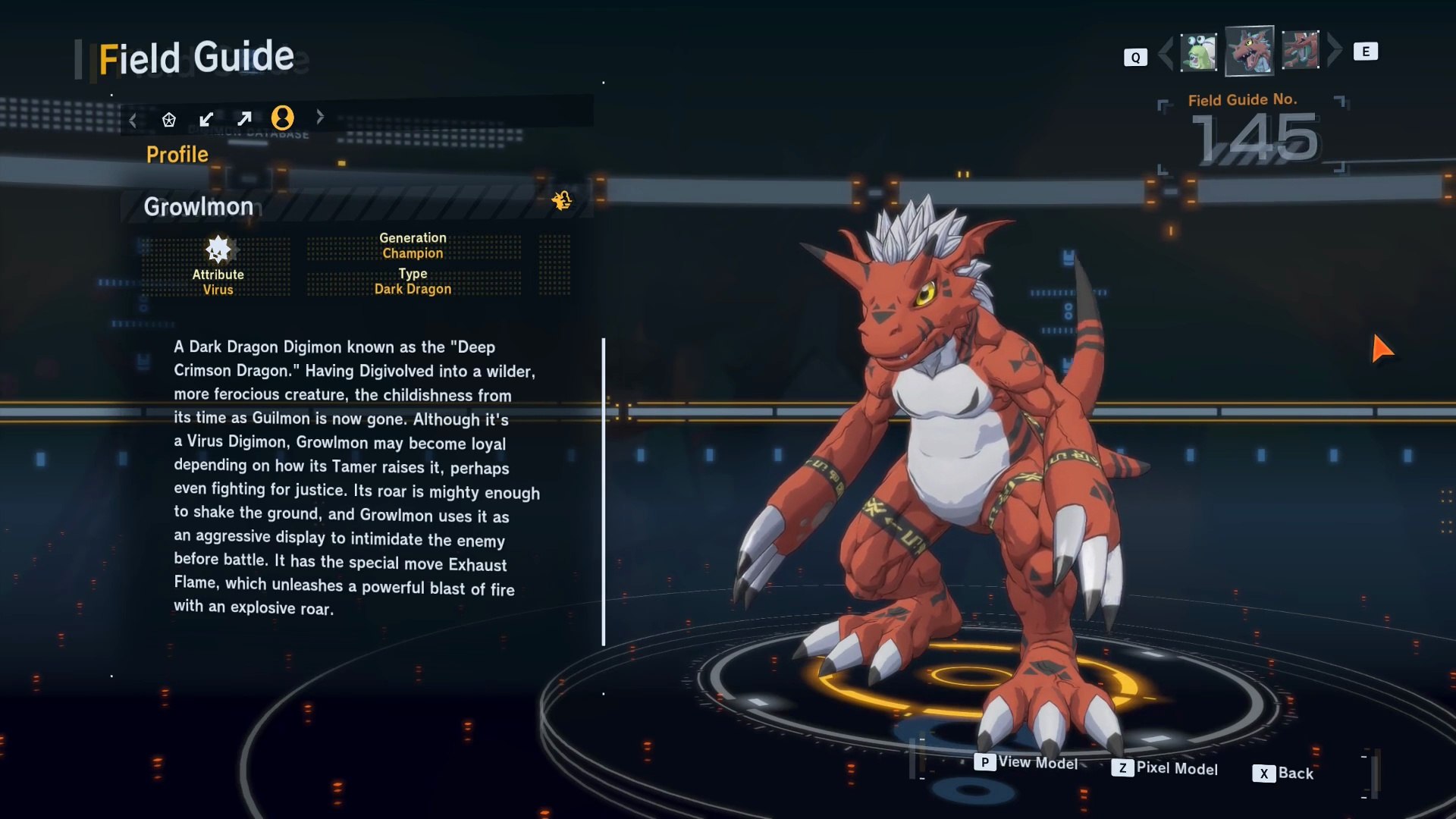This screenshot has width=1456, height=819.
Task: Open View Model mode
Action: (x=1026, y=762)
